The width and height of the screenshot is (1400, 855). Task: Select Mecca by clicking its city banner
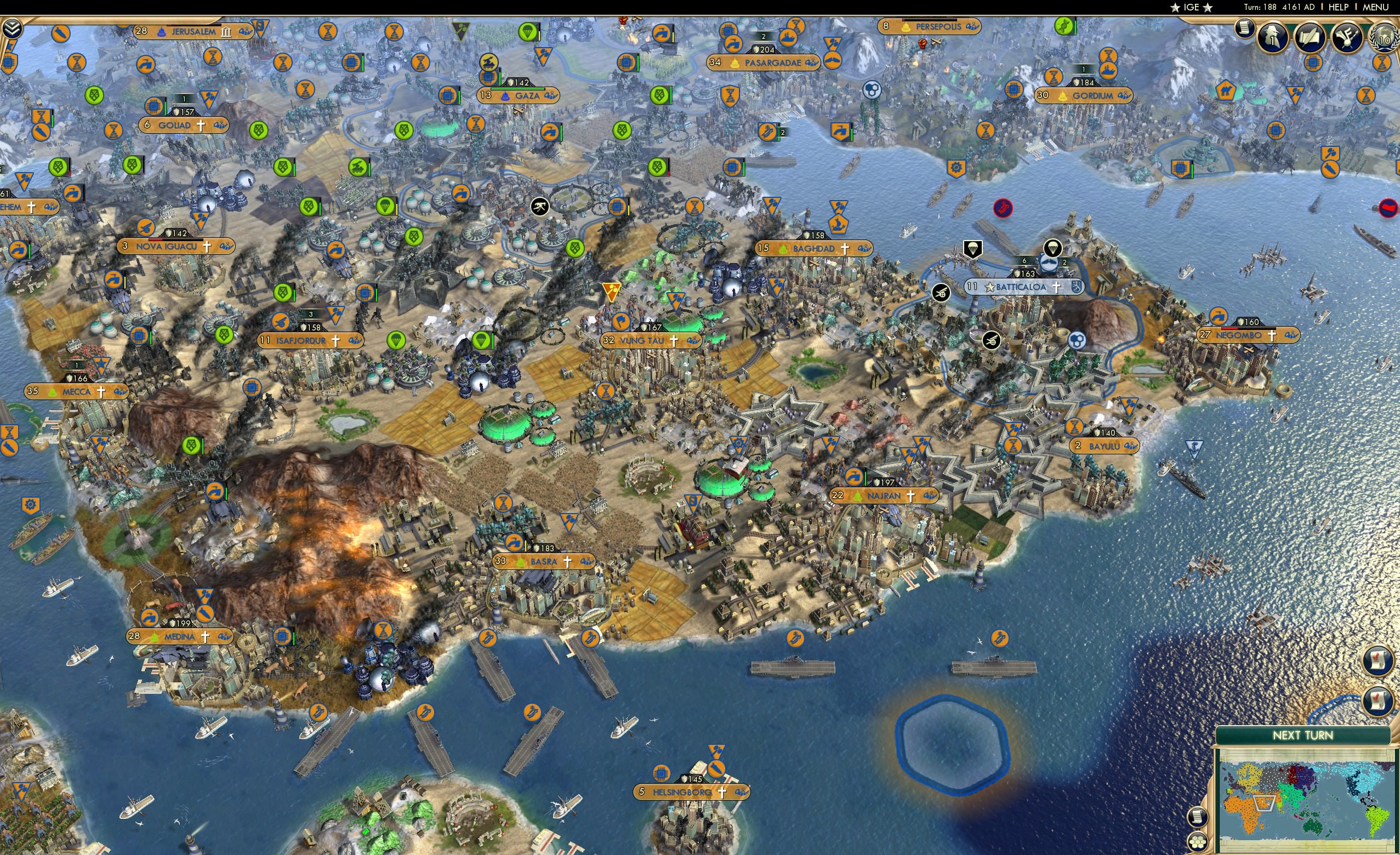point(74,391)
